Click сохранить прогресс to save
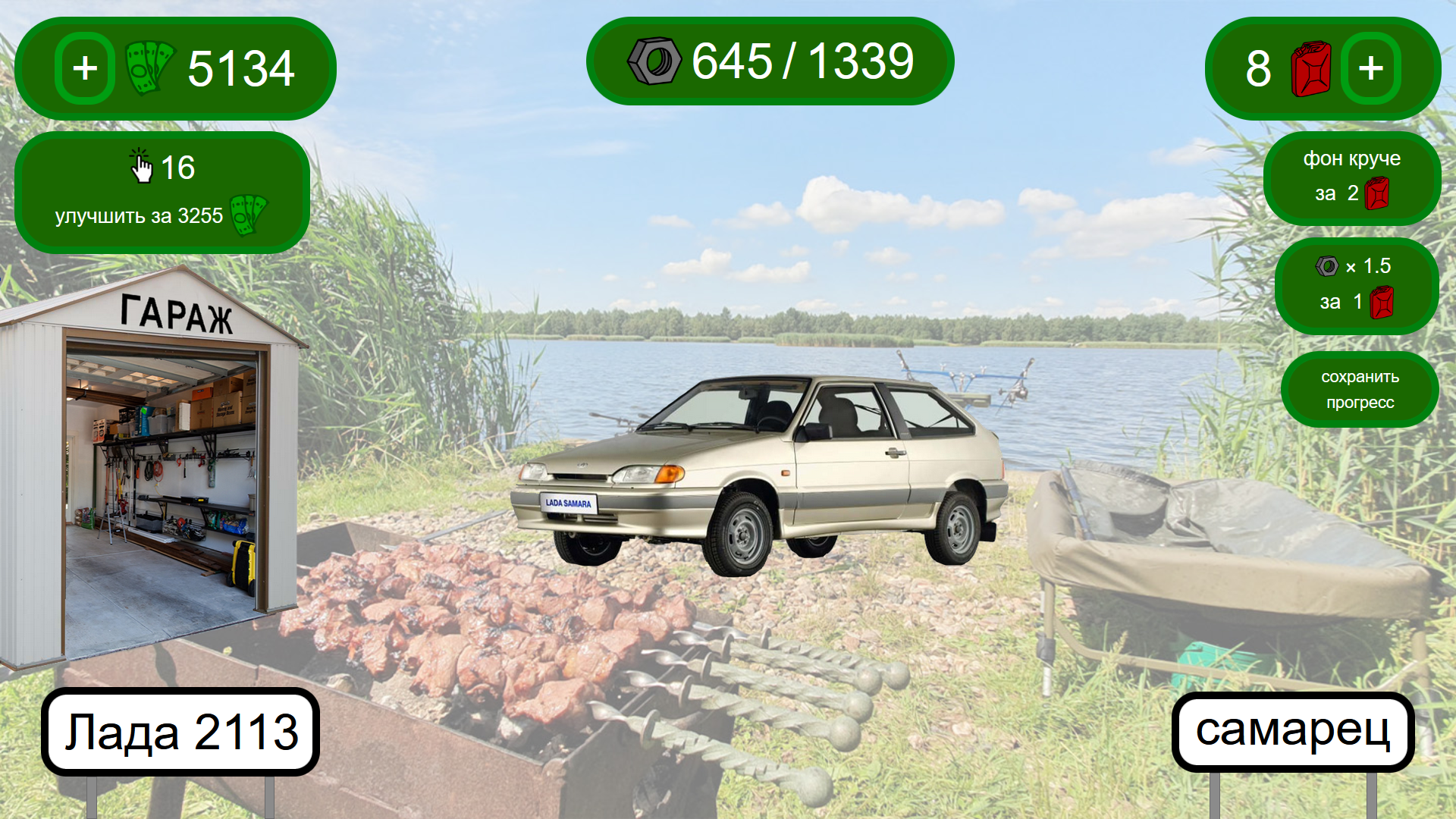Viewport: 1456px width, 819px height. click(x=1360, y=389)
